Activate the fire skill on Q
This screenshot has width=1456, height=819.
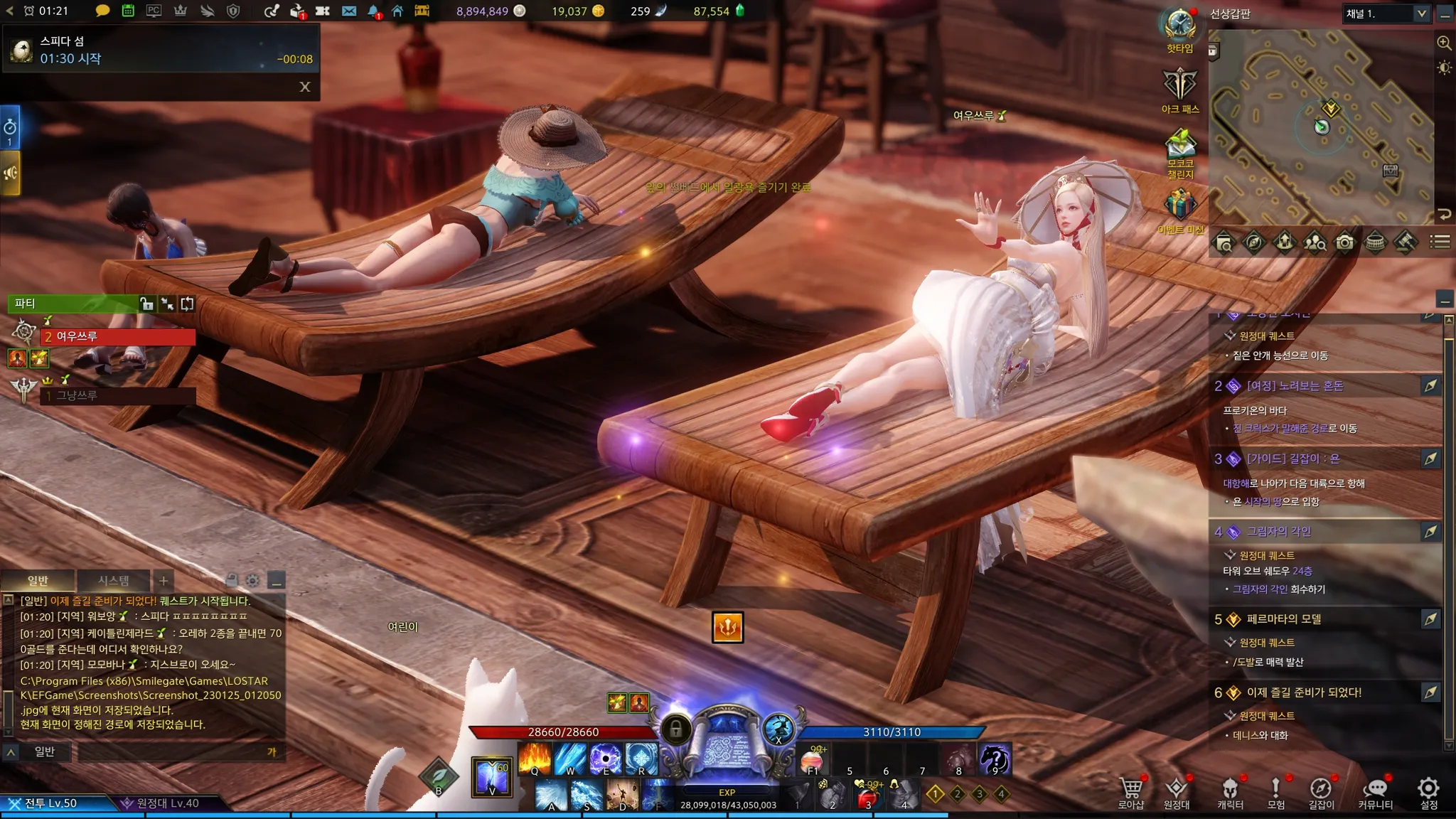tap(535, 758)
